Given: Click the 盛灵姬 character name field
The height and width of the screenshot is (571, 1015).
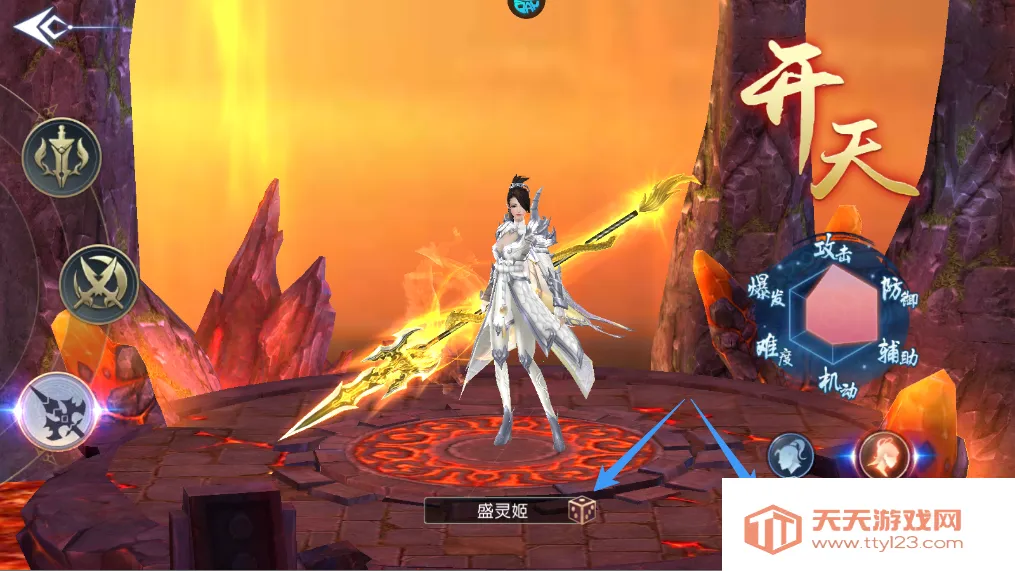Looking at the screenshot, I should pos(496,511).
